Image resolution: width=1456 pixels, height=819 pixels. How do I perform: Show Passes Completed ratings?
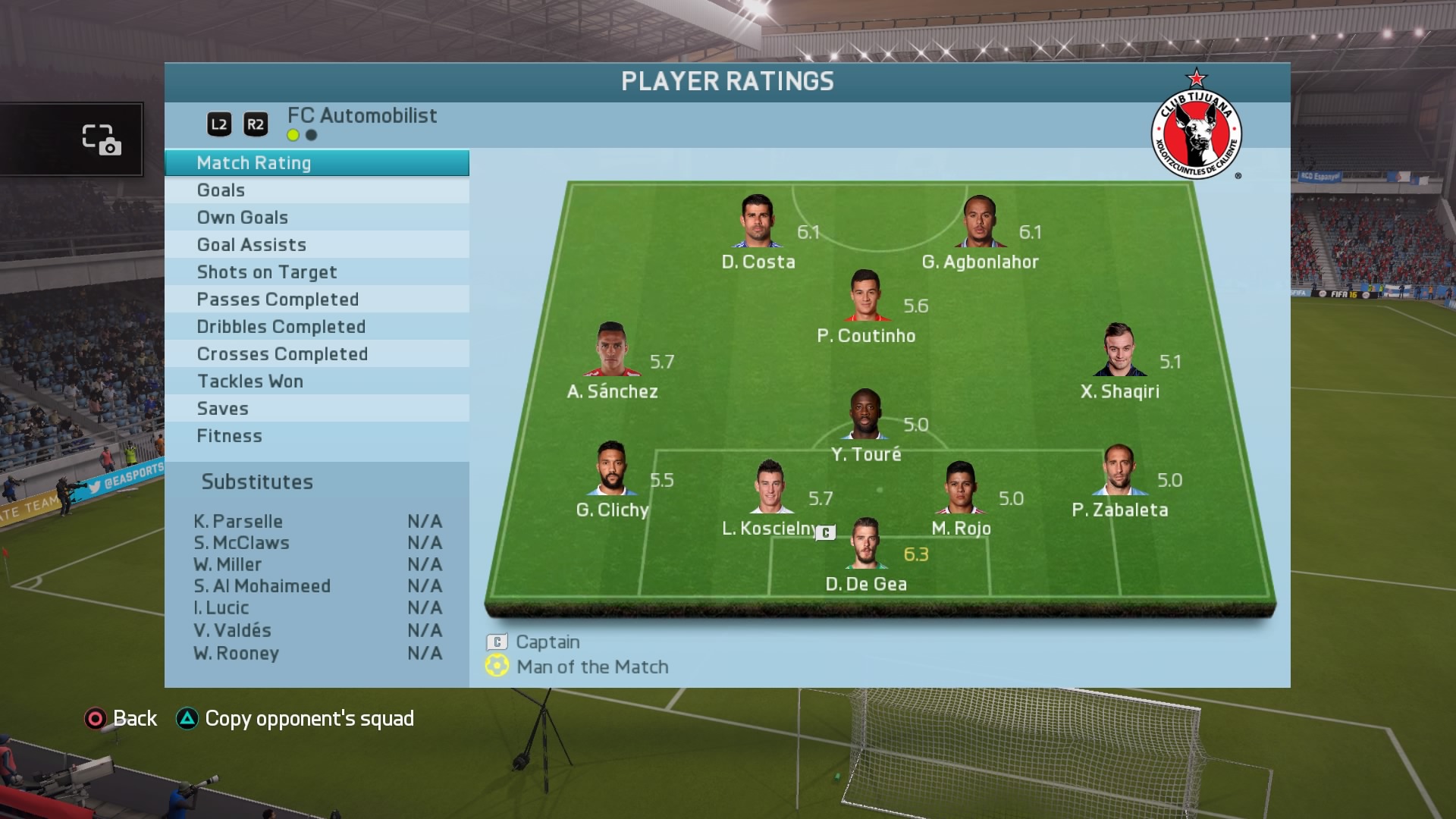point(316,300)
